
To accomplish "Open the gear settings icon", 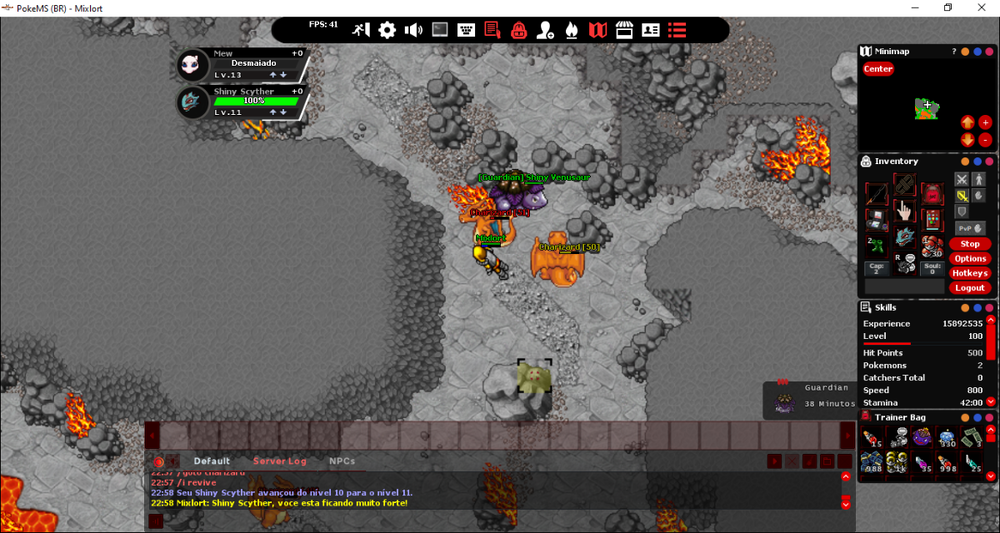I will point(387,30).
